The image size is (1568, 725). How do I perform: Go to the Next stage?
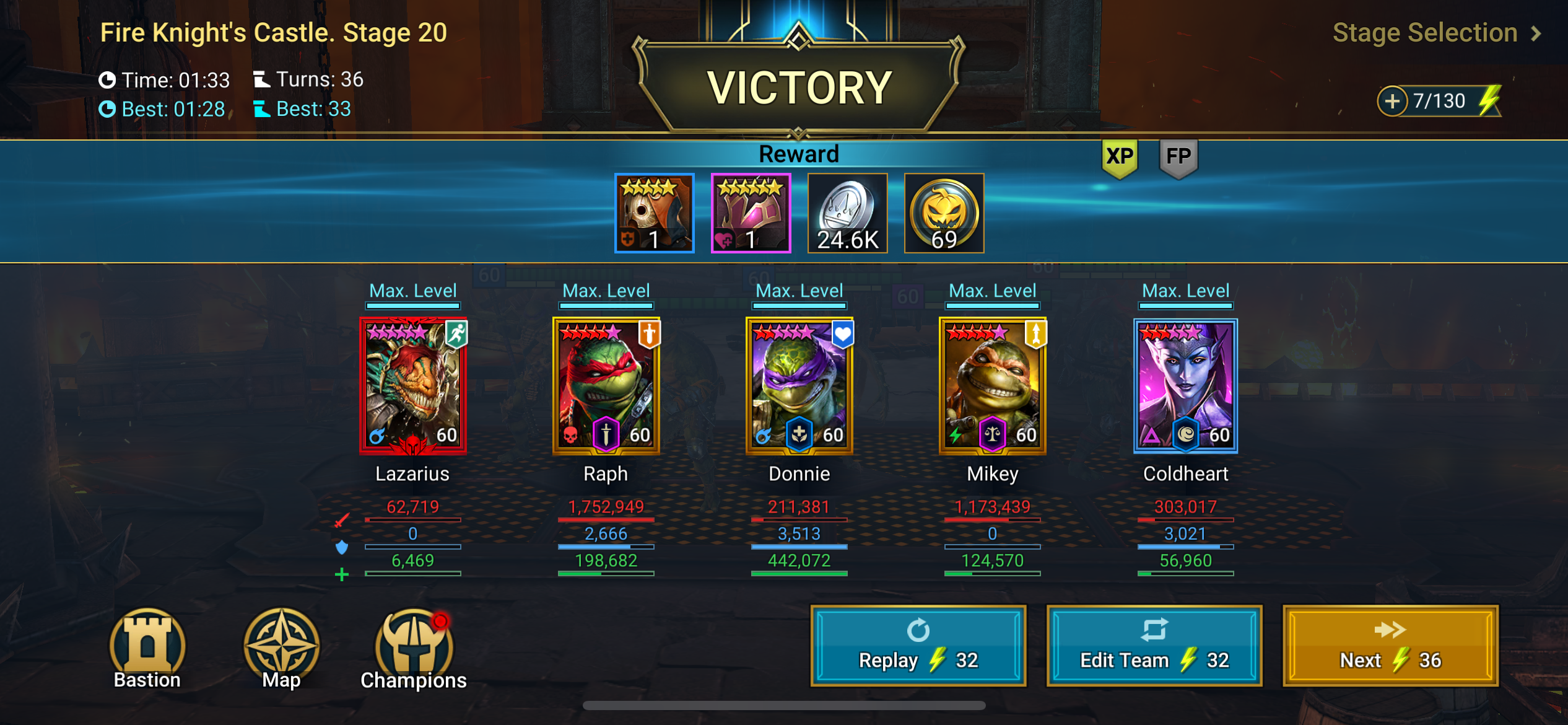click(1390, 646)
